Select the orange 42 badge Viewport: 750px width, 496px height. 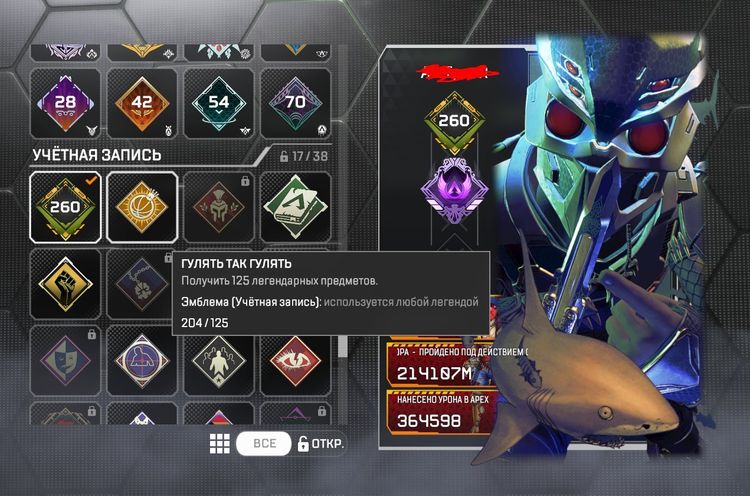[x=142, y=103]
